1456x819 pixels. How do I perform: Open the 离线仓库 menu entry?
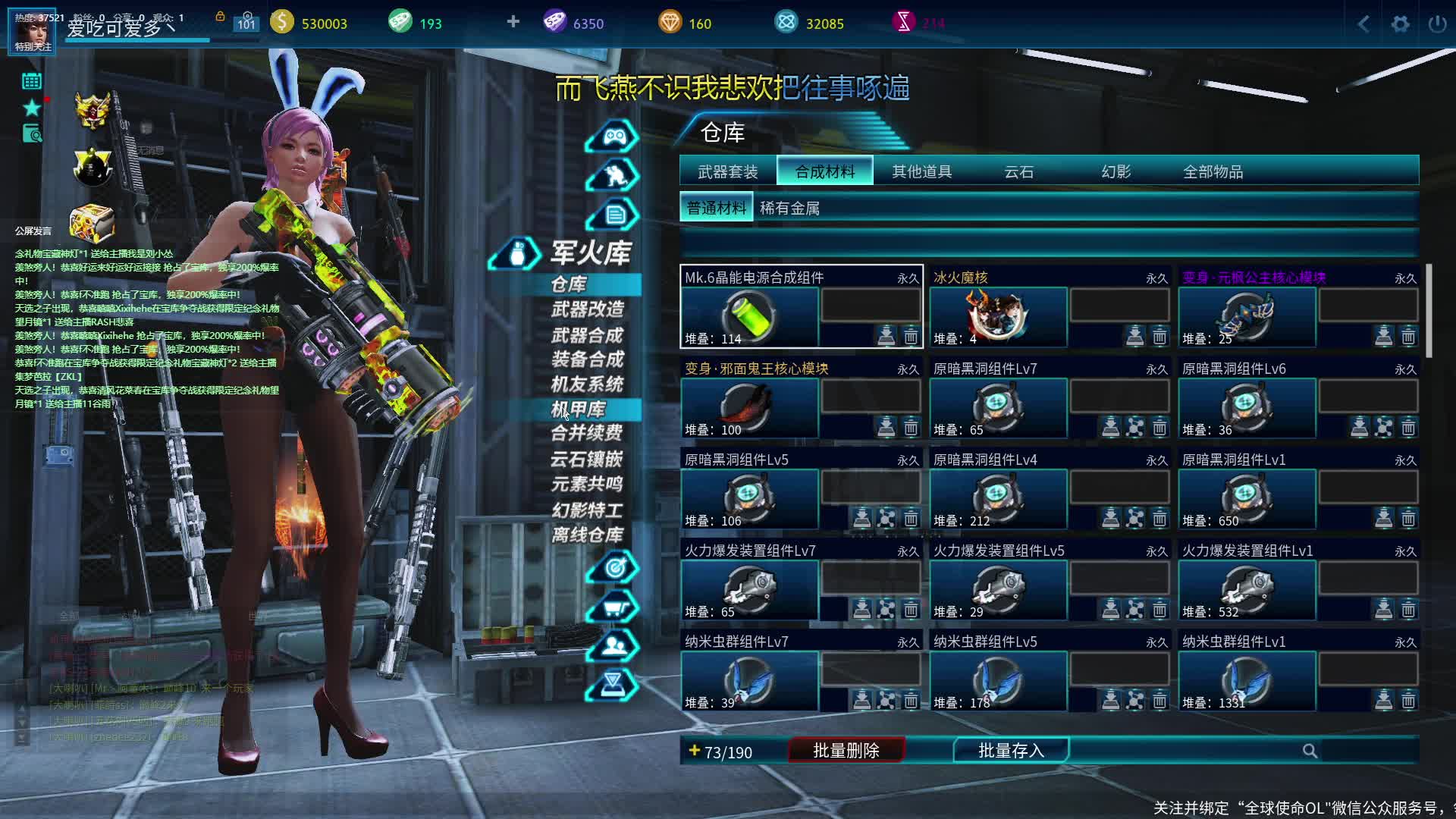point(587,535)
